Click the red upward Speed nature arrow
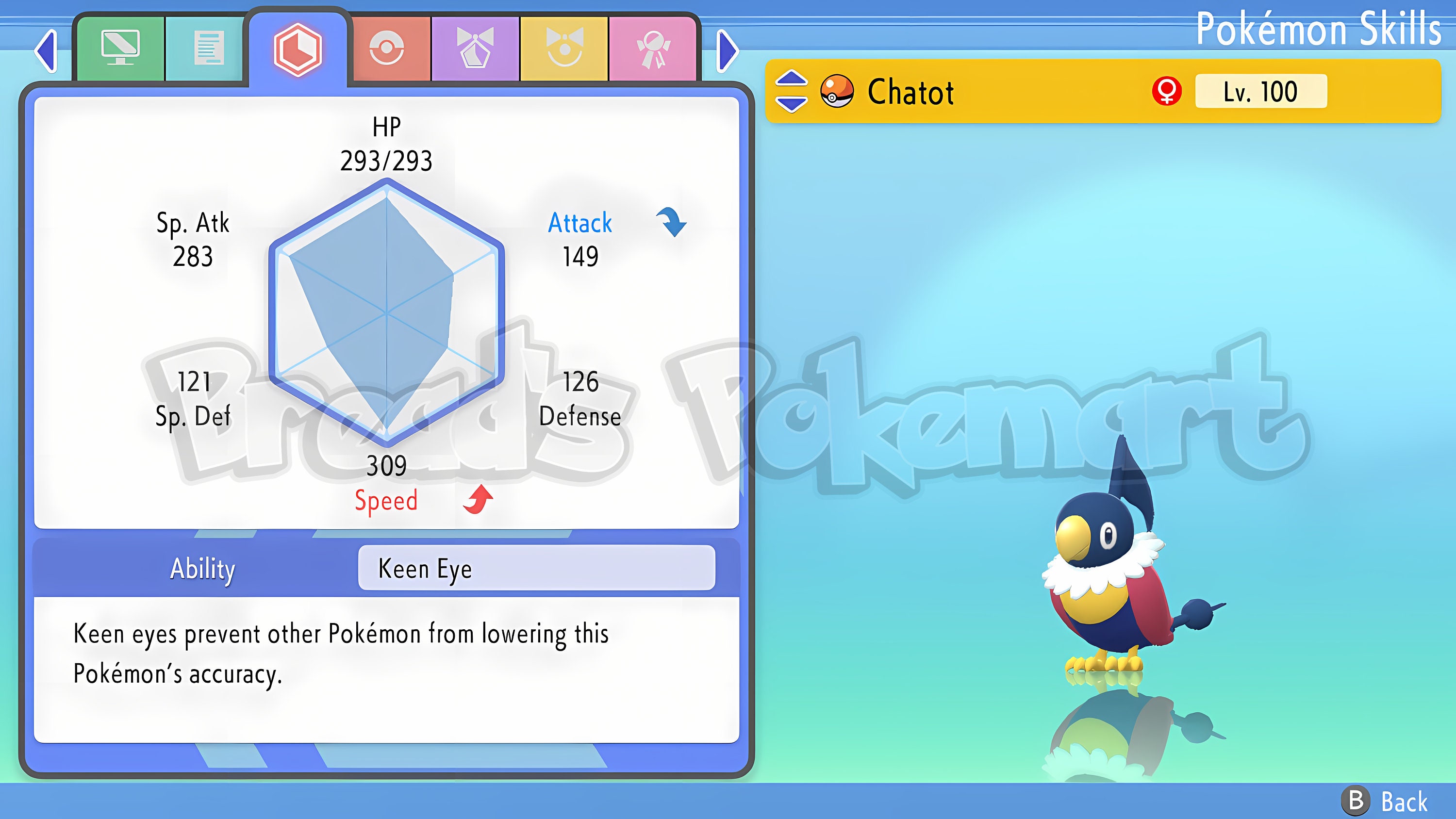 coord(478,498)
